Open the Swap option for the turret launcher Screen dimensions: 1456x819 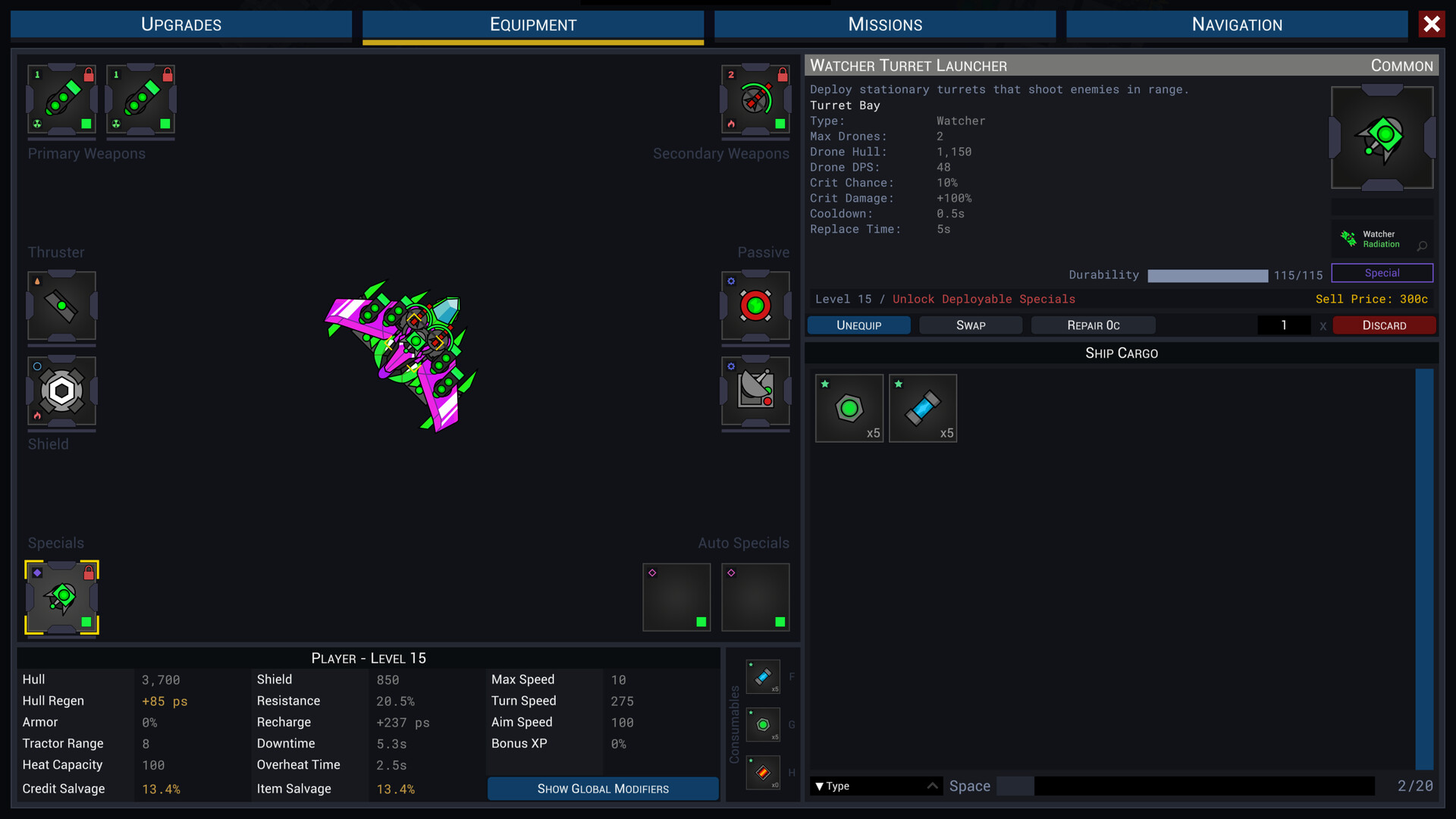(971, 325)
